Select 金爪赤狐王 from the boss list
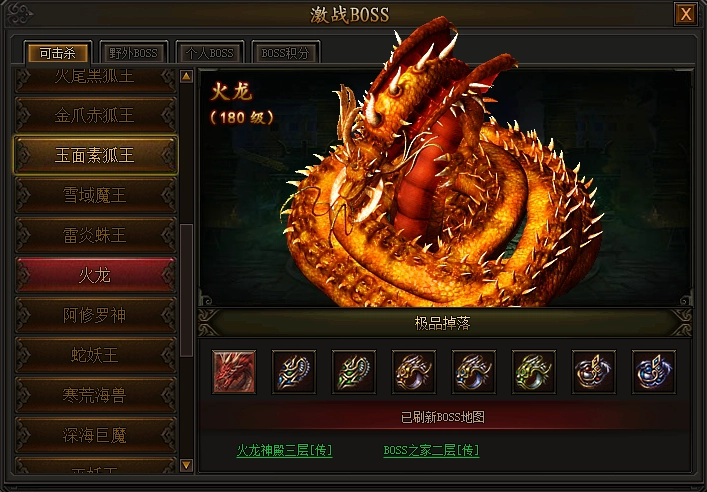707x492 pixels. tap(95, 115)
